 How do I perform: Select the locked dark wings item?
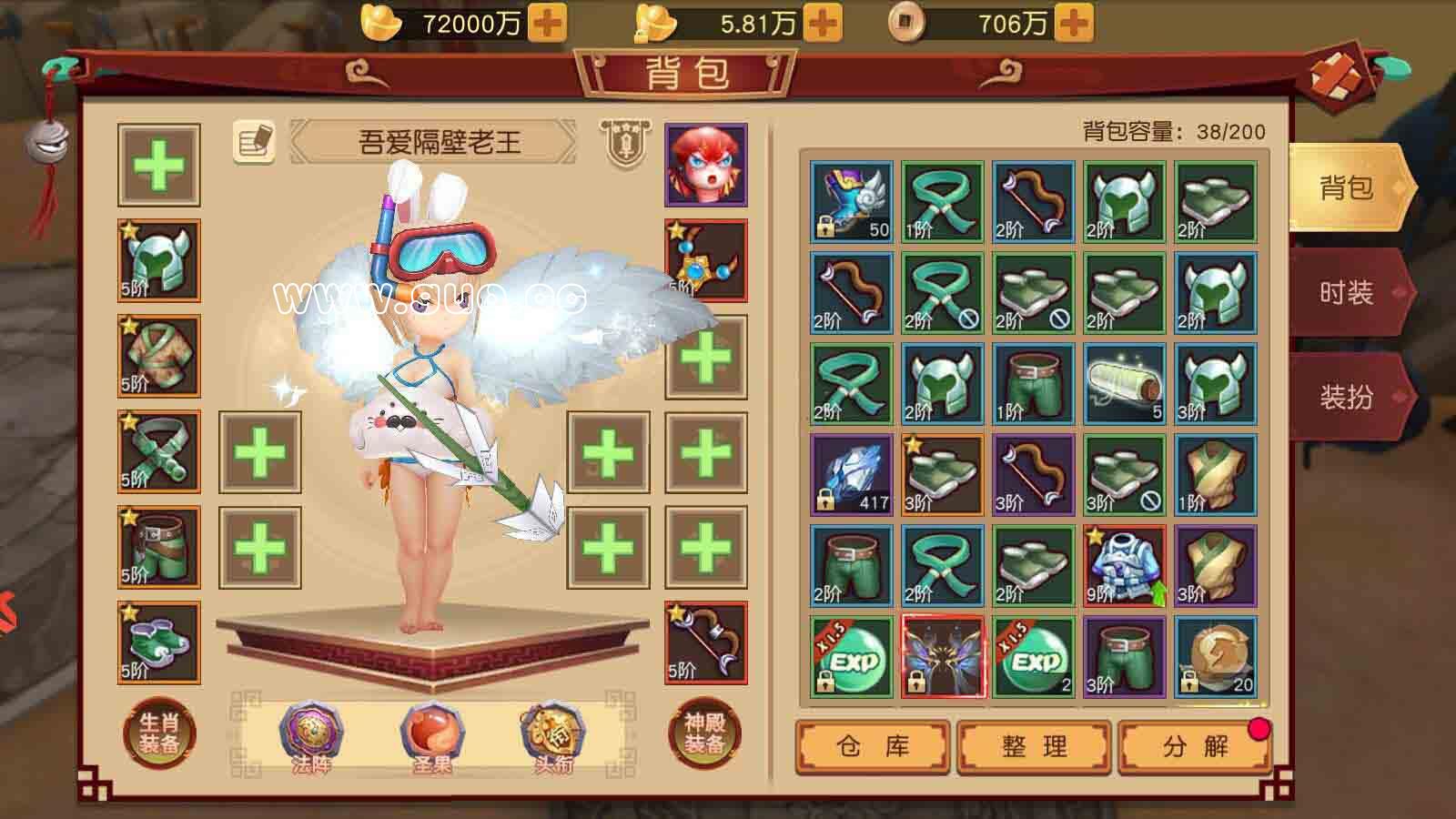click(943, 657)
